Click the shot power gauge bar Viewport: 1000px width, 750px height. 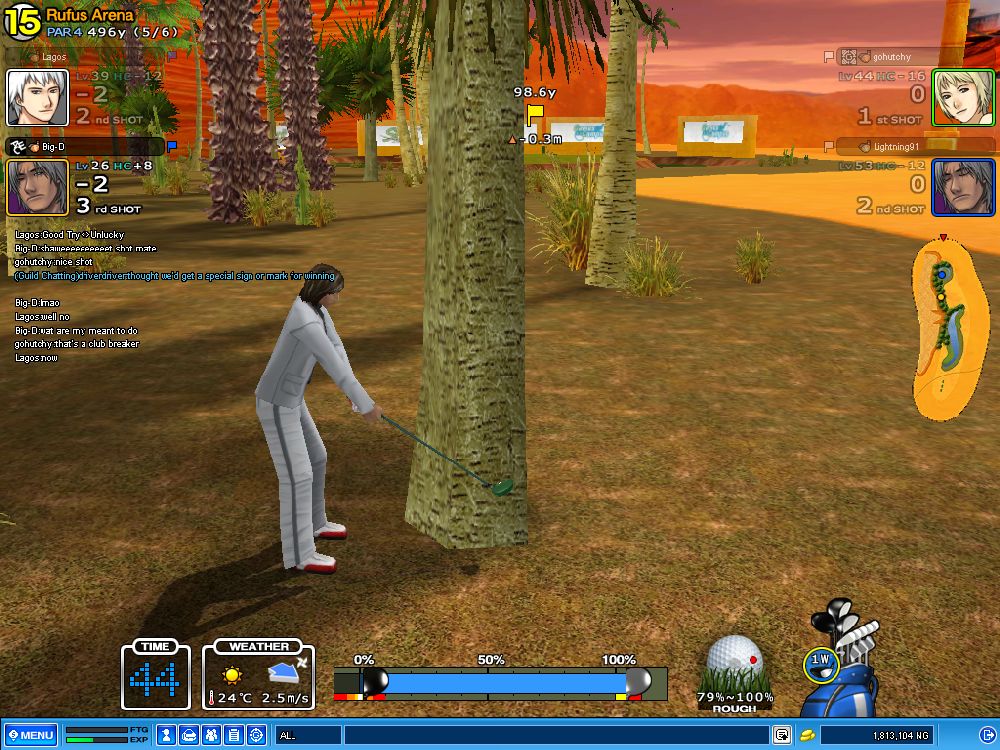[x=500, y=683]
